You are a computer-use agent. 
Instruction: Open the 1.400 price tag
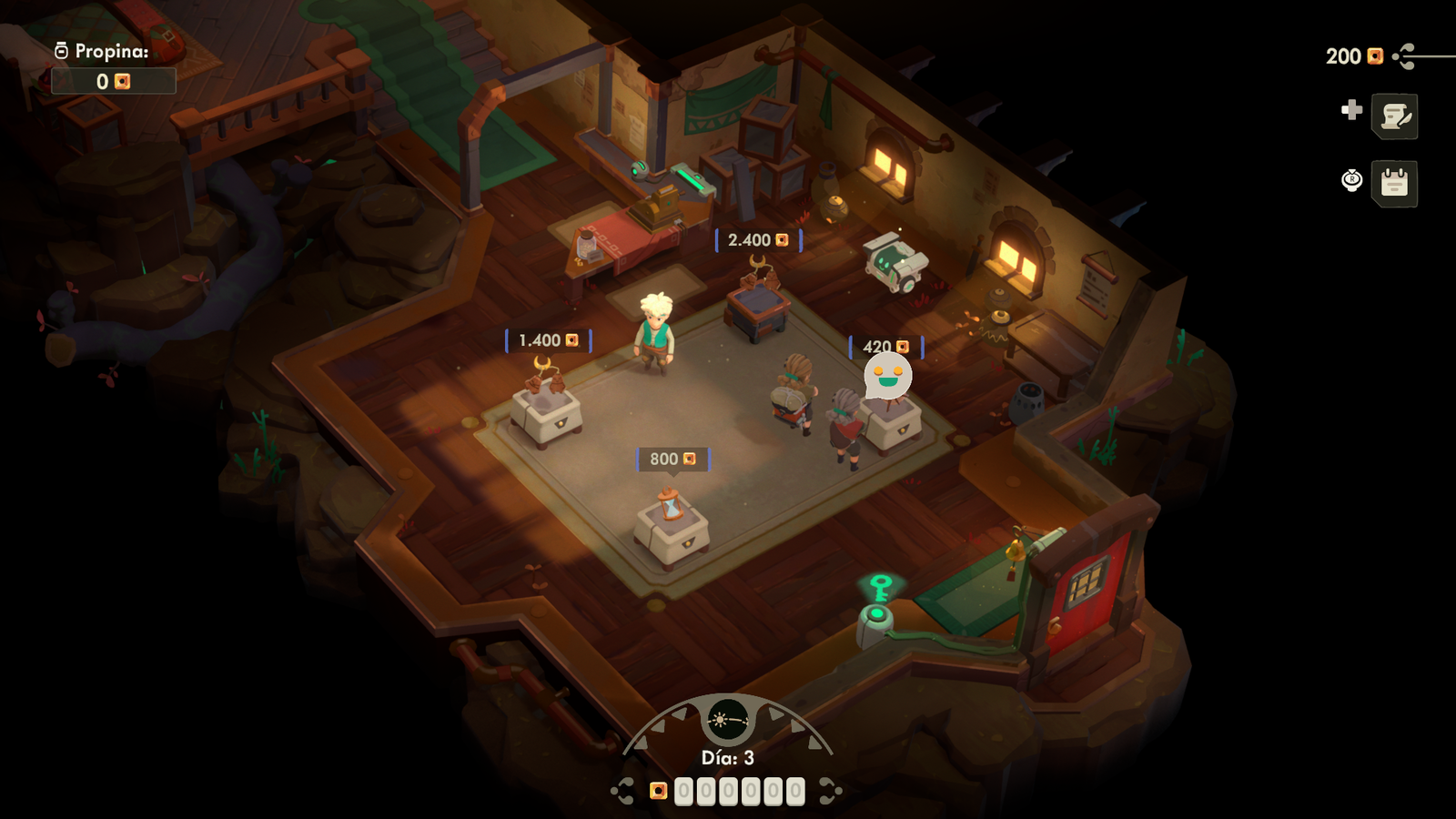point(546,339)
